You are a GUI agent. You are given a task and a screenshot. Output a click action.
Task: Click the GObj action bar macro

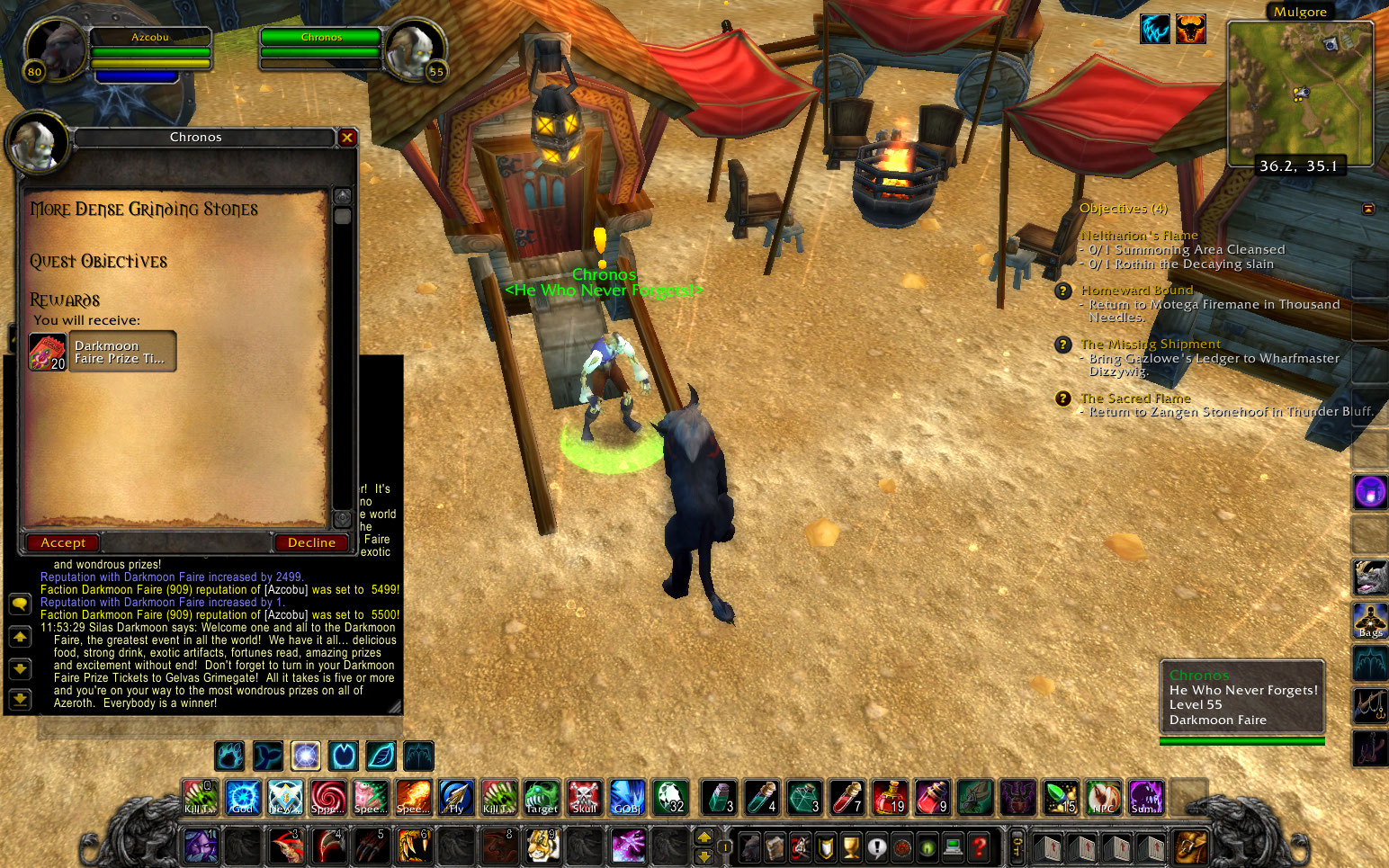627,798
